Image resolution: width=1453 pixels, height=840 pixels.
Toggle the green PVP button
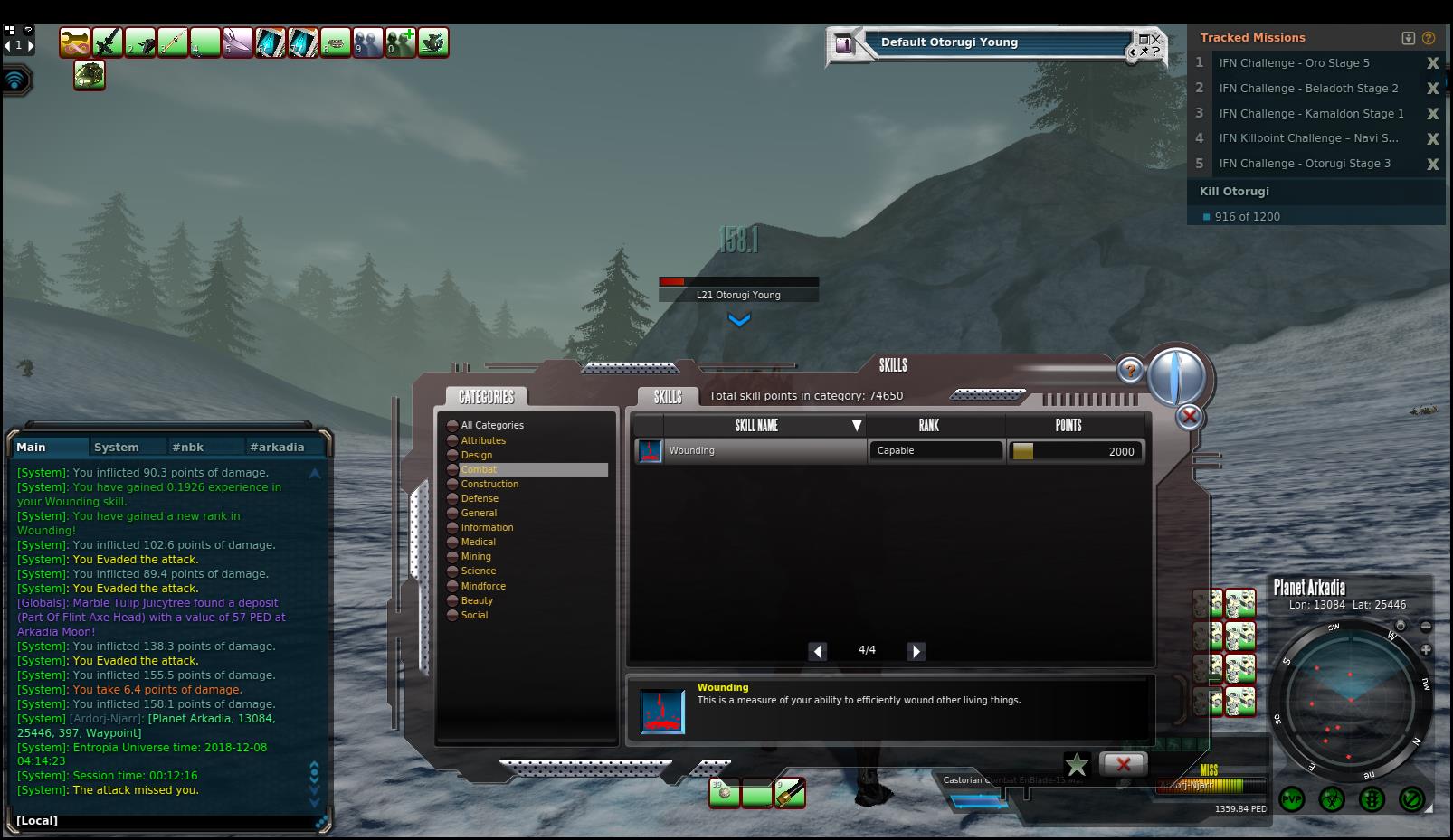[1292, 799]
